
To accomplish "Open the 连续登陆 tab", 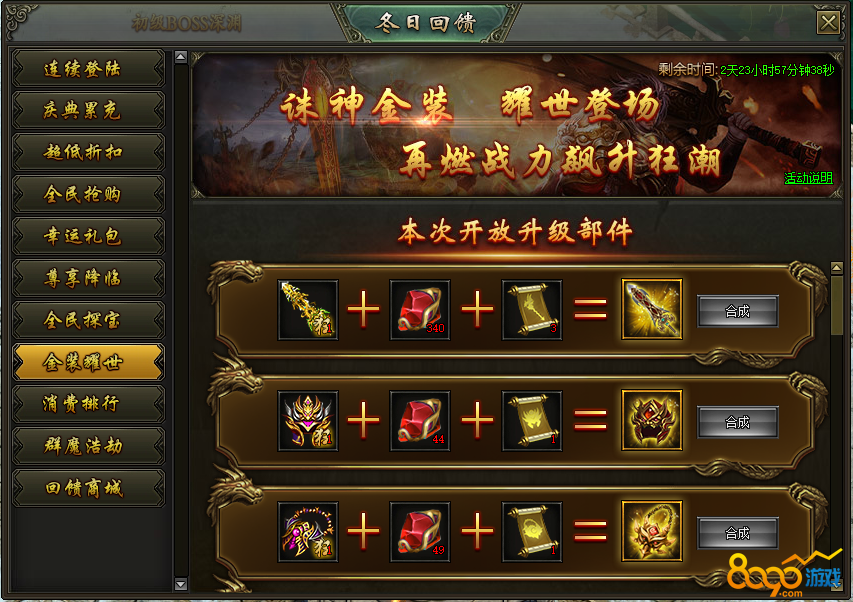I will pyautogui.click(x=87, y=69).
